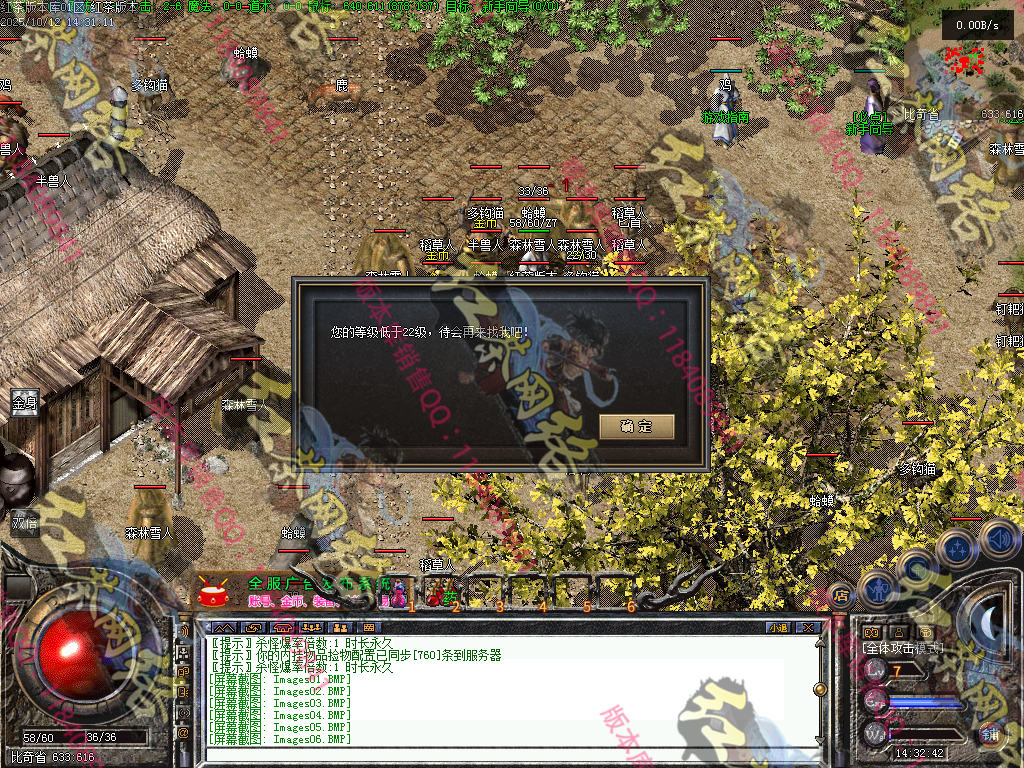Switch the 全体攻击模式 attack mode label
The height and width of the screenshot is (768, 1024).
(x=902, y=648)
